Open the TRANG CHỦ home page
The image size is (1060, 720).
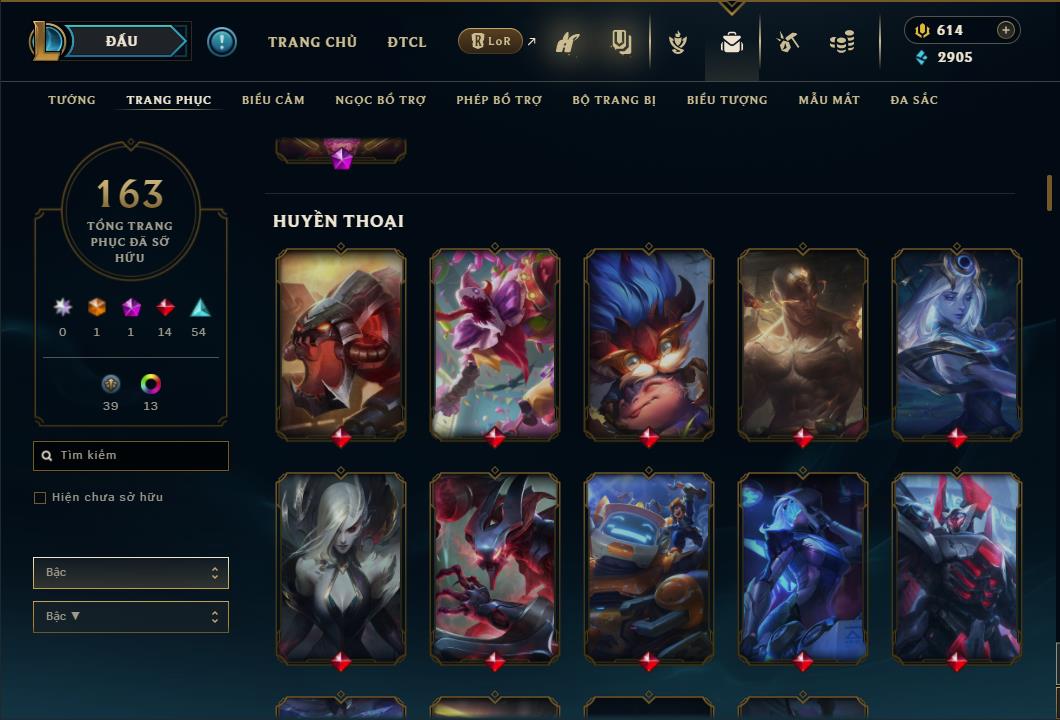[312, 42]
